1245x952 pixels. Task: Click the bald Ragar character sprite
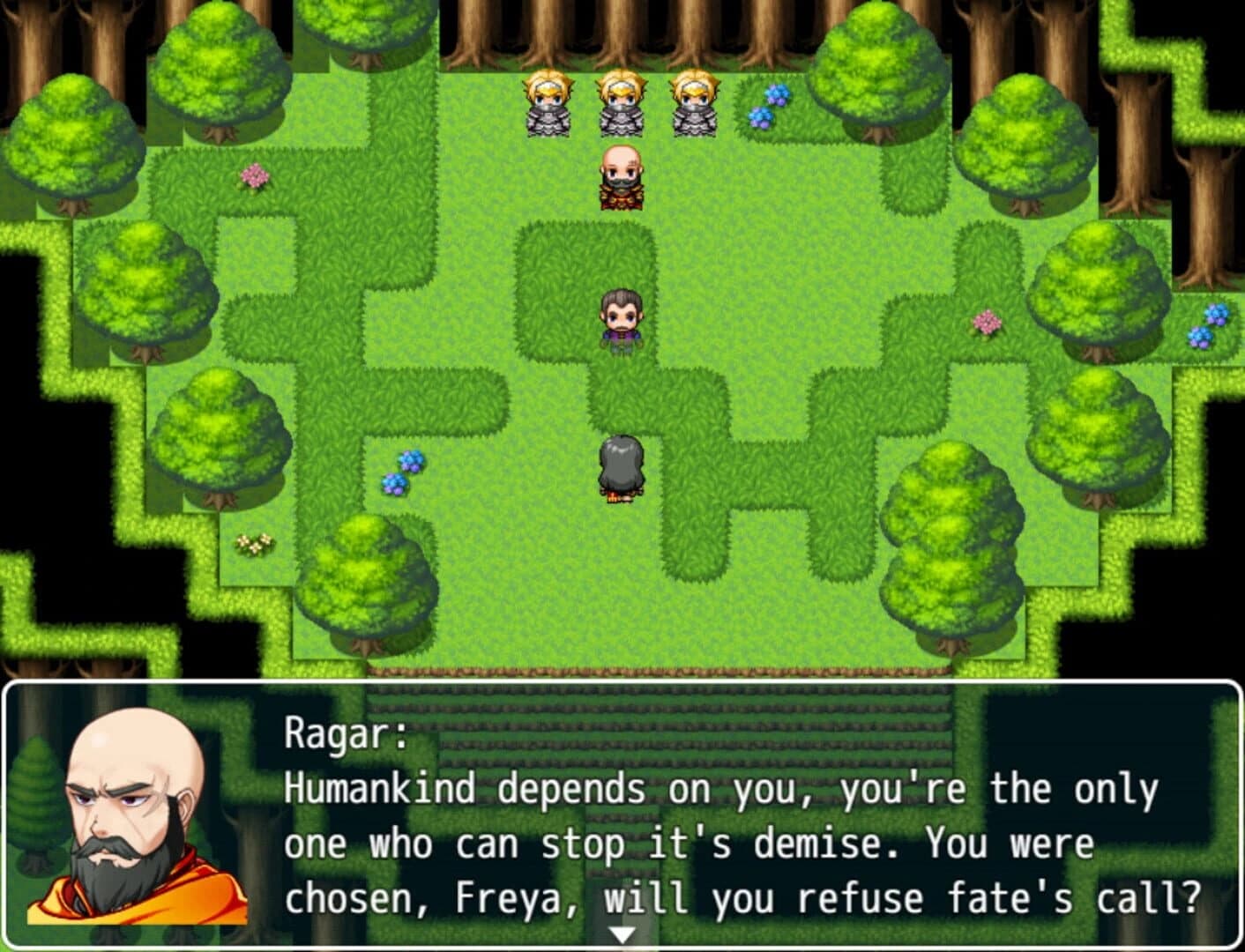click(622, 178)
